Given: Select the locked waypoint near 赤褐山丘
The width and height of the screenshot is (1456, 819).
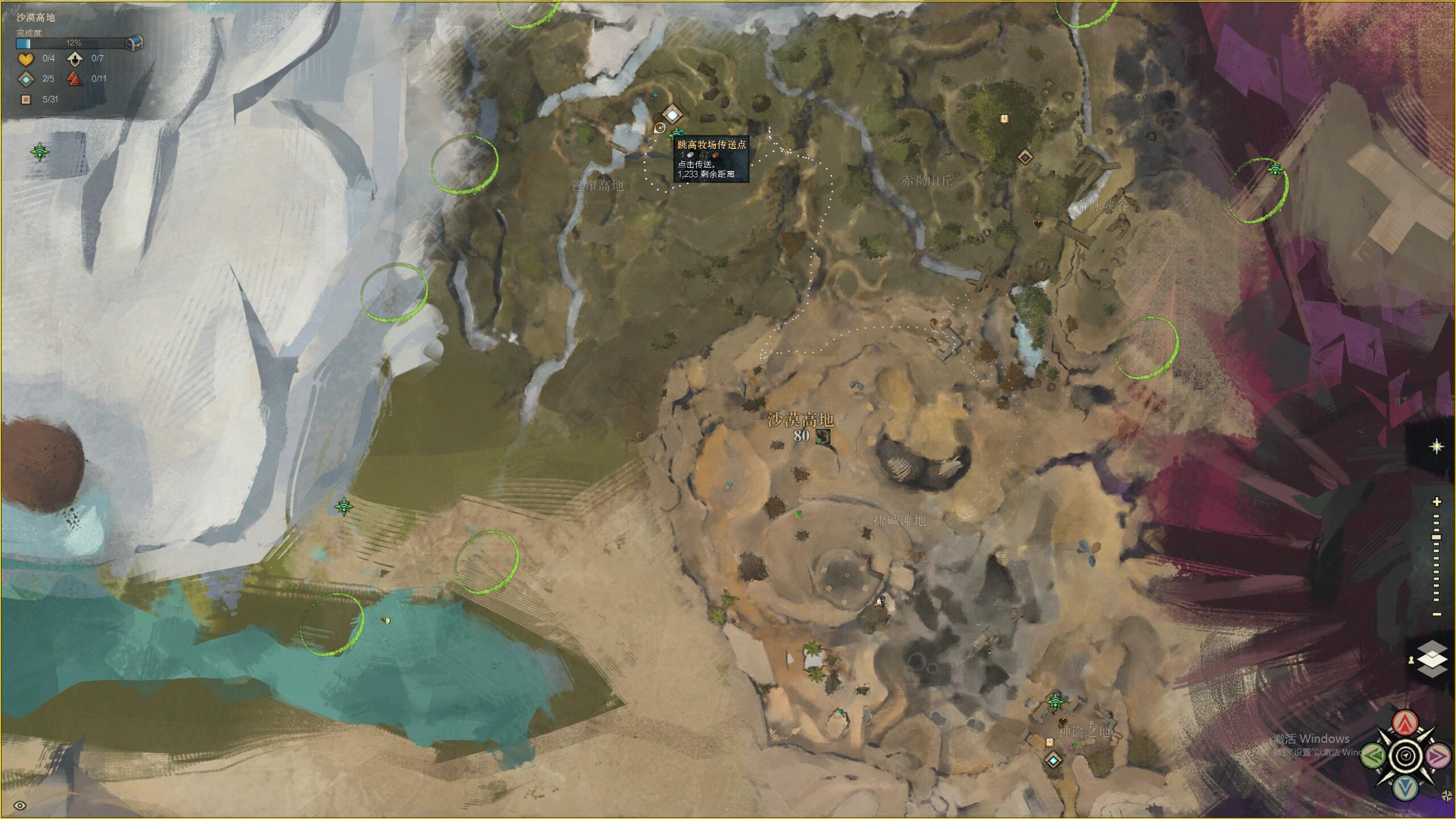Looking at the screenshot, I should point(1024,156).
